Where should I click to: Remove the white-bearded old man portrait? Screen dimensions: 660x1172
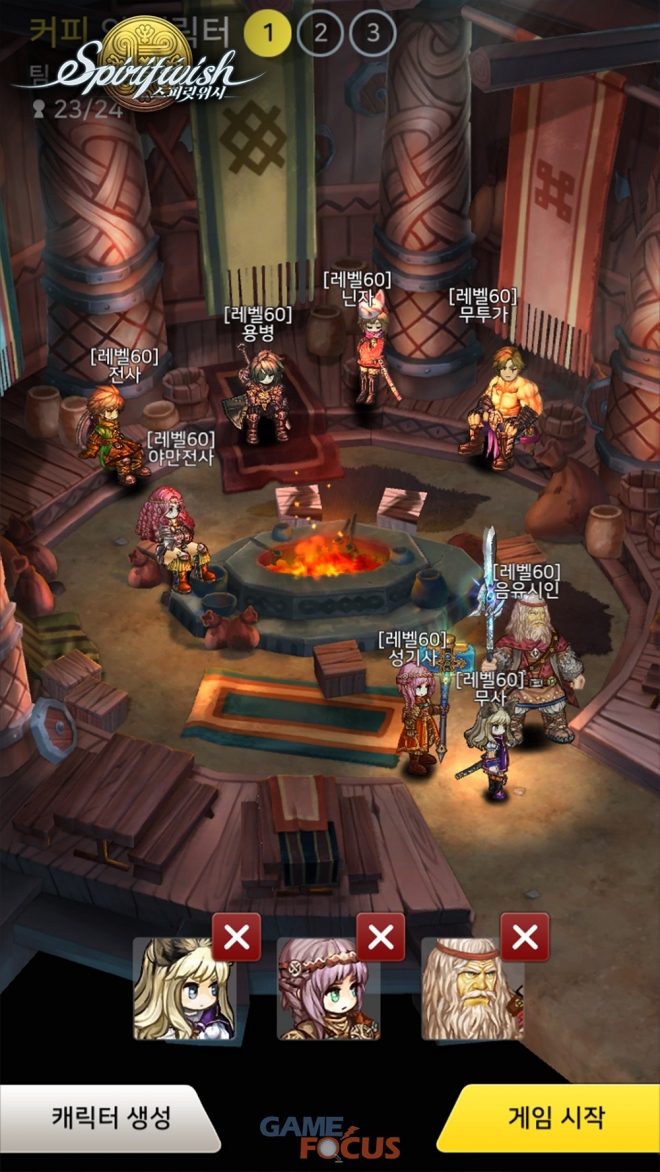pyautogui.click(x=525, y=937)
